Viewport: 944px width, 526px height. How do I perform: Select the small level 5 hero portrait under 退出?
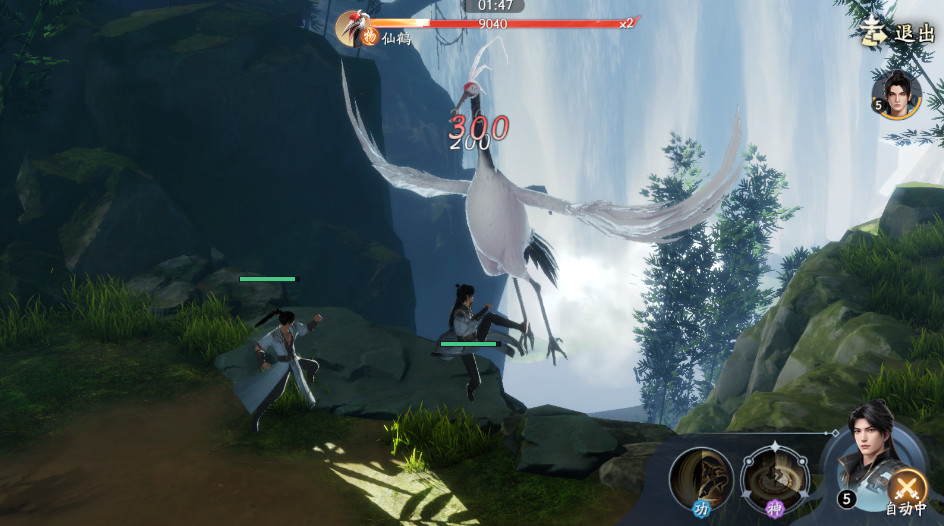click(897, 95)
